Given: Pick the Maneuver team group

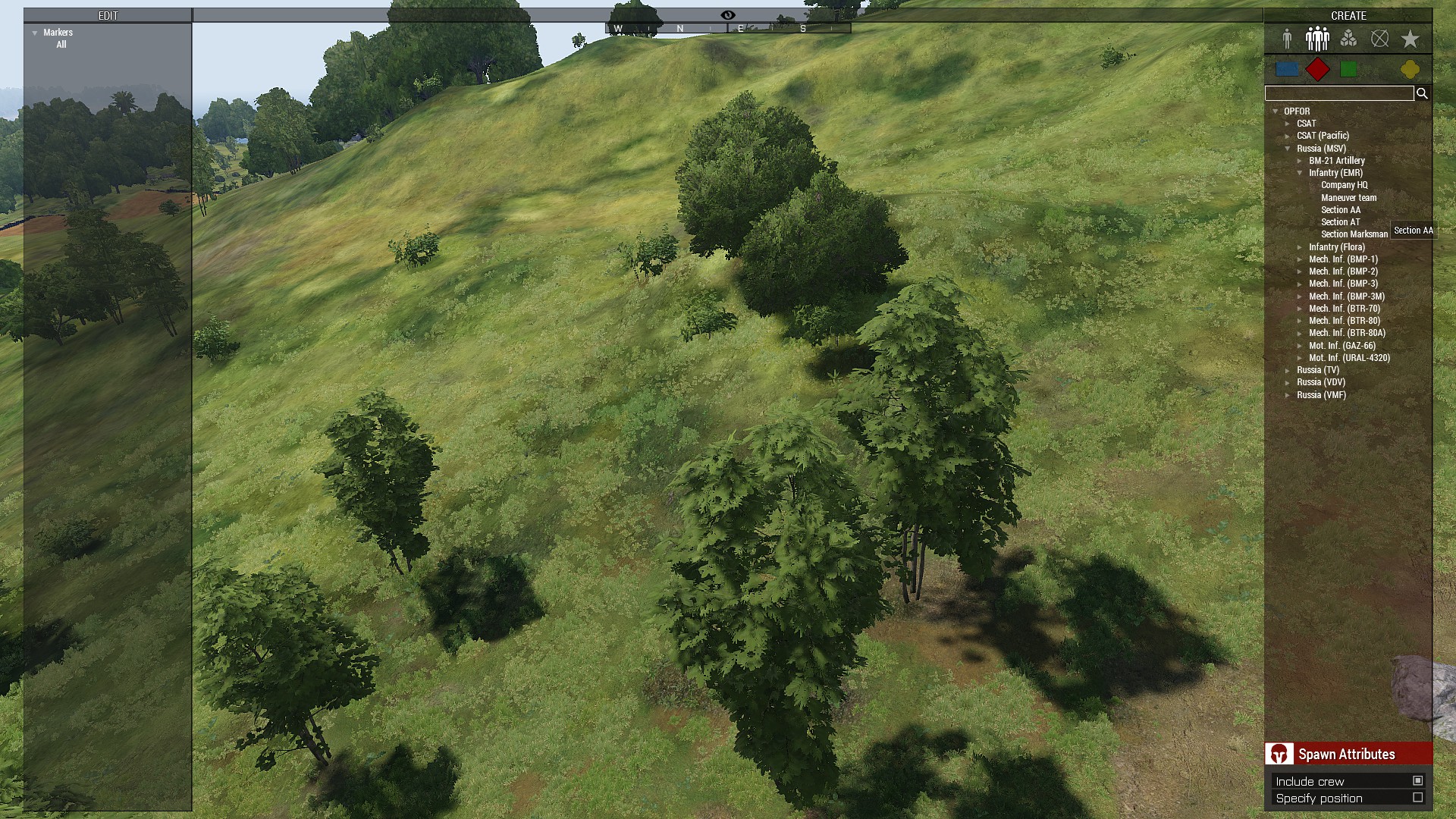Looking at the screenshot, I should (x=1348, y=198).
